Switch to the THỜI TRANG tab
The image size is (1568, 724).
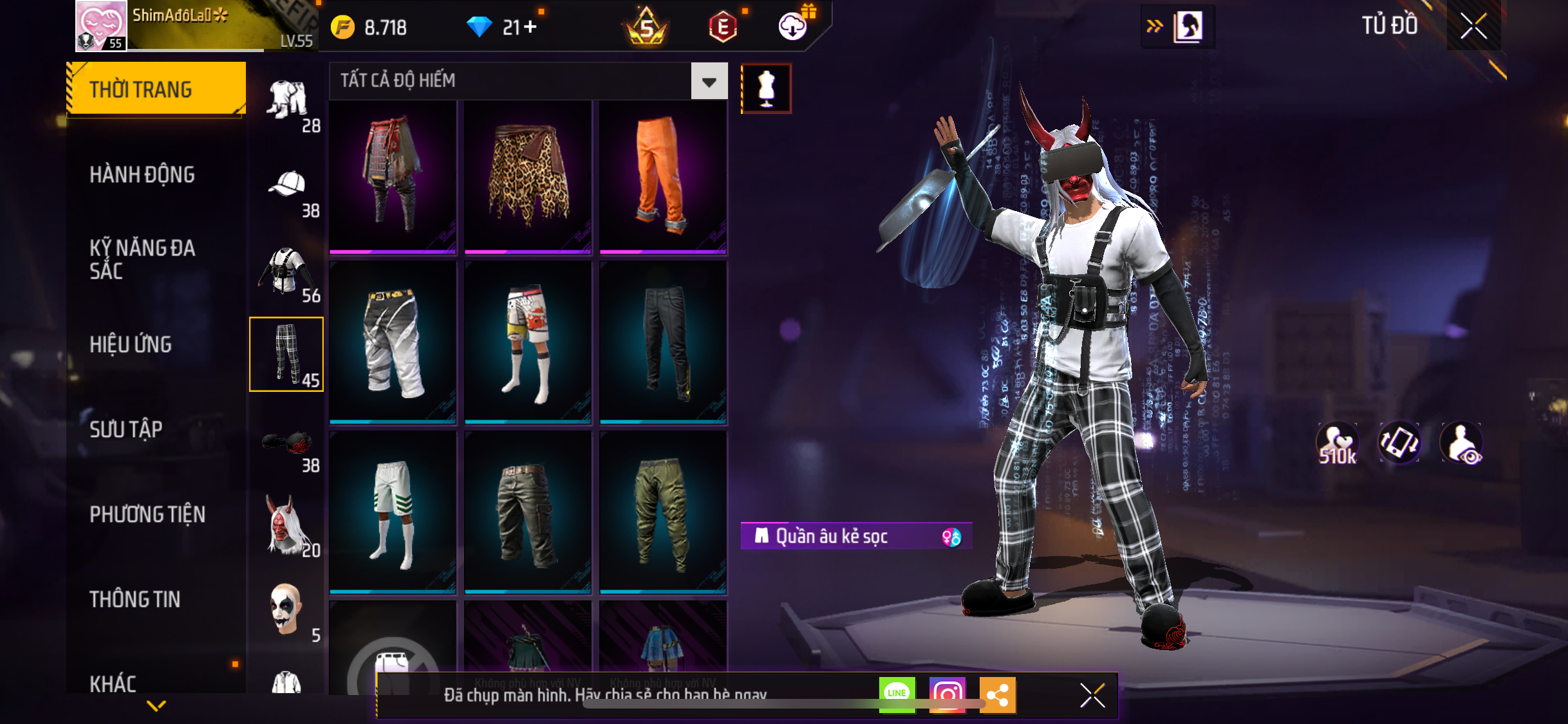pyautogui.click(x=156, y=89)
